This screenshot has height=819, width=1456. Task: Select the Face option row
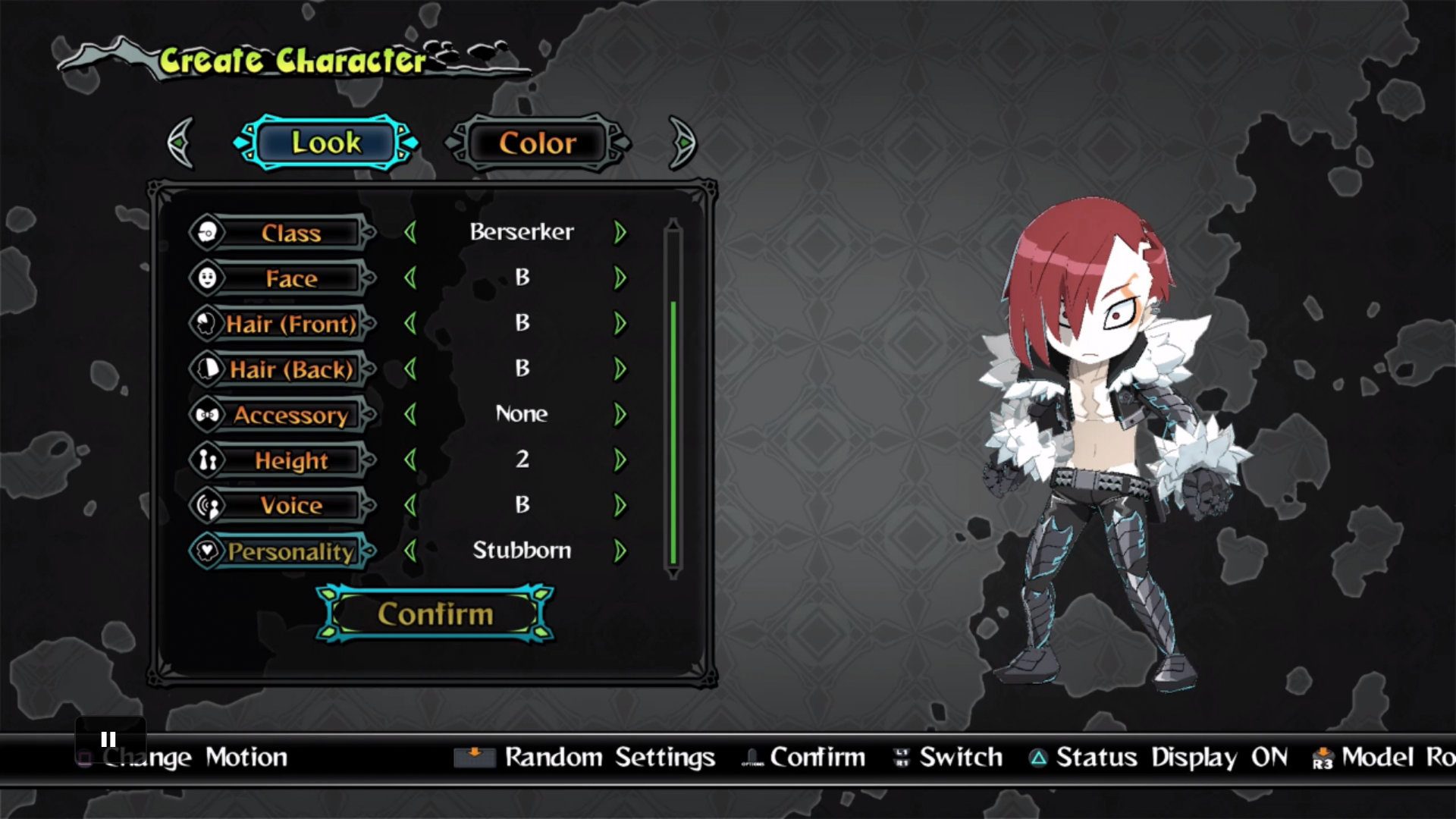[x=290, y=278]
